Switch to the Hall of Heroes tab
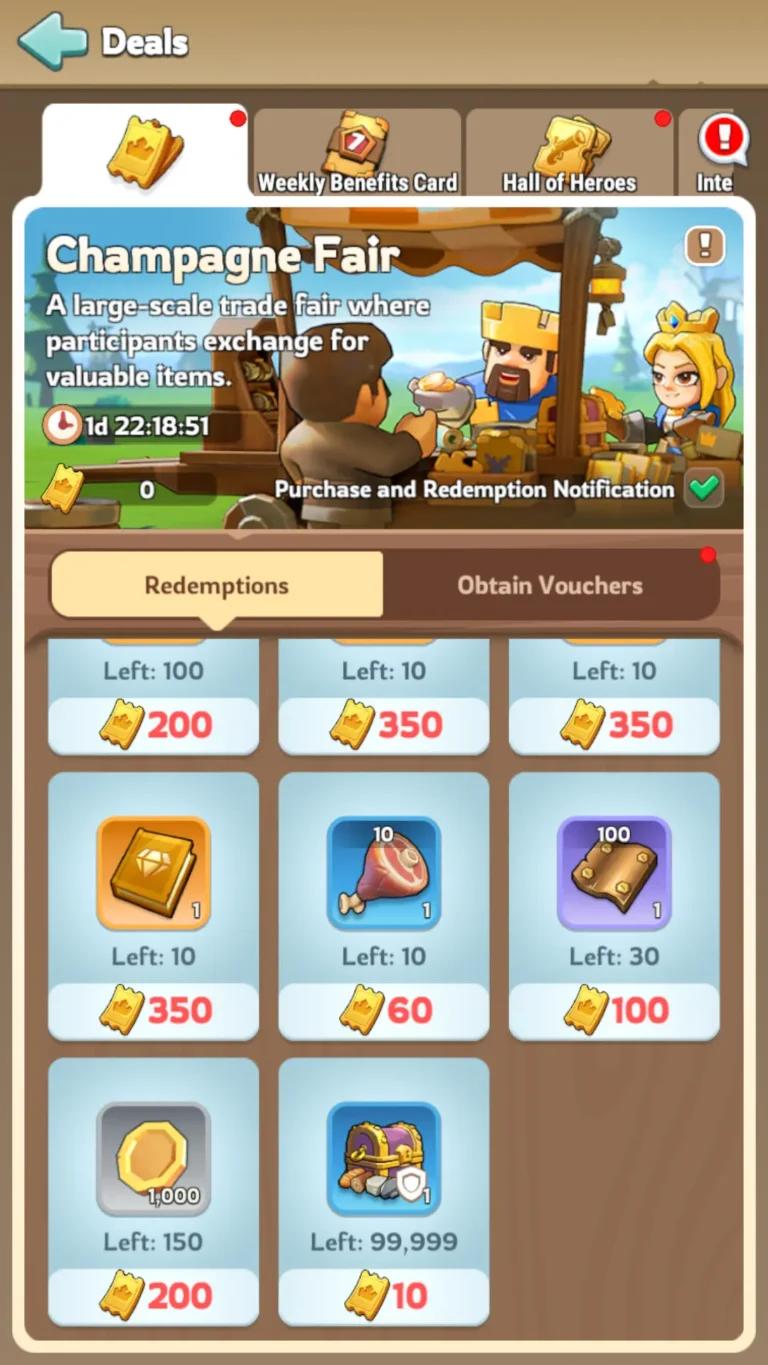The width and height of the screenshot is (768, 1365). [569, 153]
